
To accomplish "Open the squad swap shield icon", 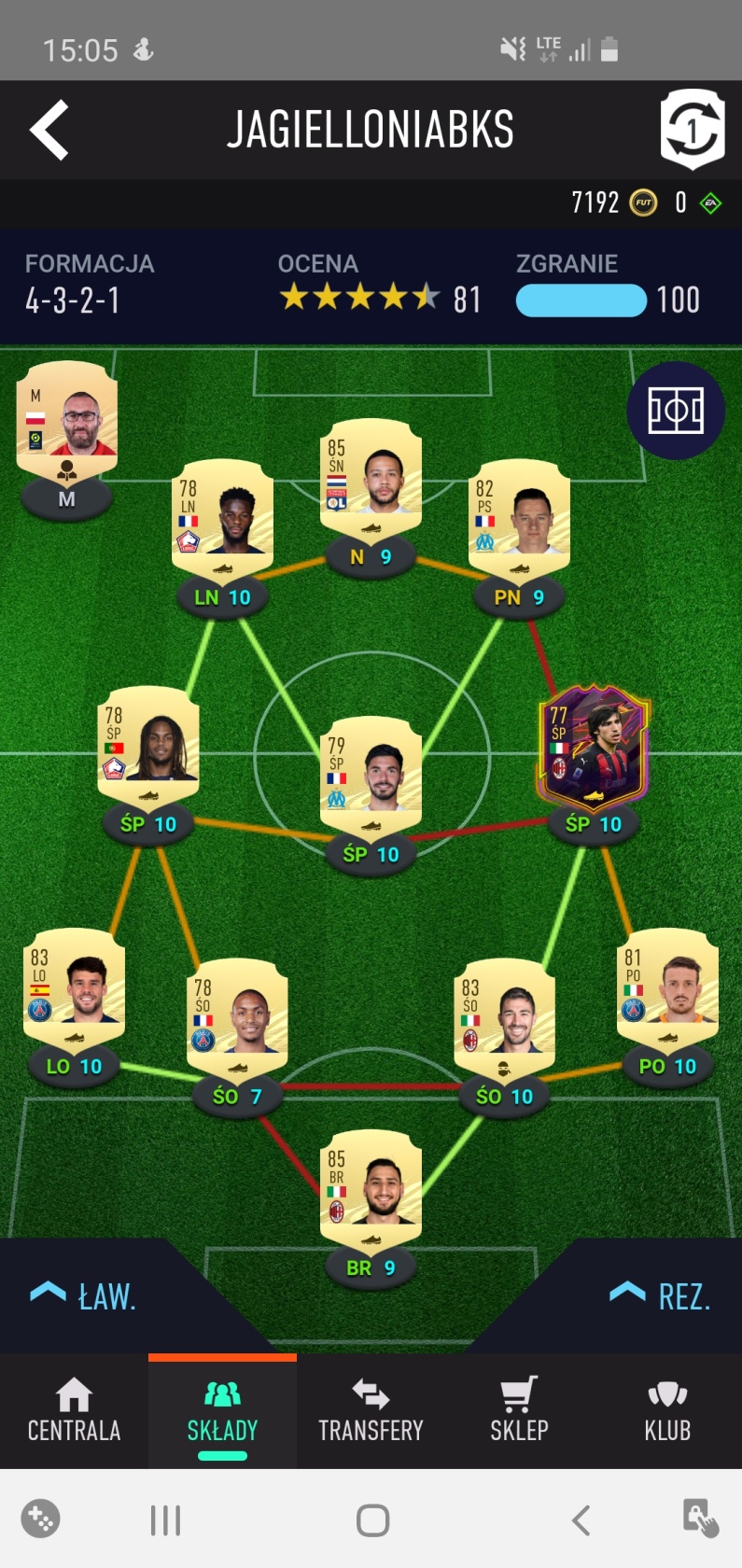I will (692, 130).
